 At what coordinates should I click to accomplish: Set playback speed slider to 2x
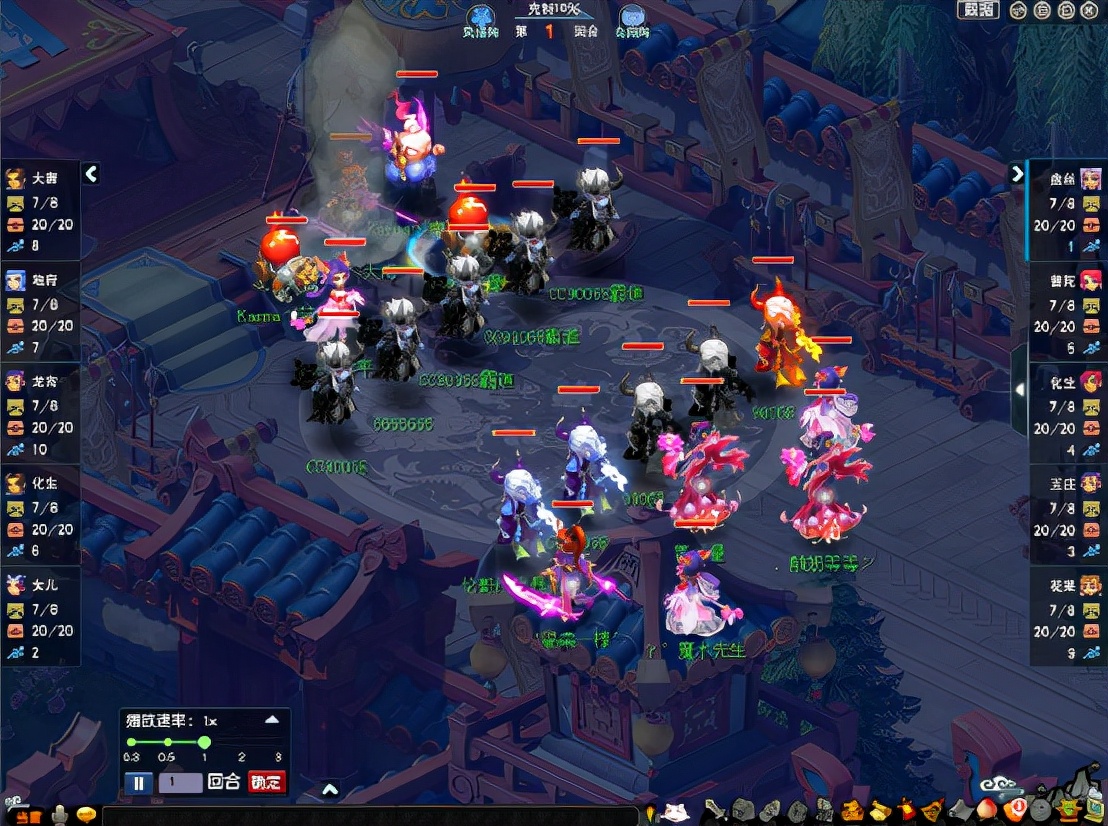[x=242, y=742]
